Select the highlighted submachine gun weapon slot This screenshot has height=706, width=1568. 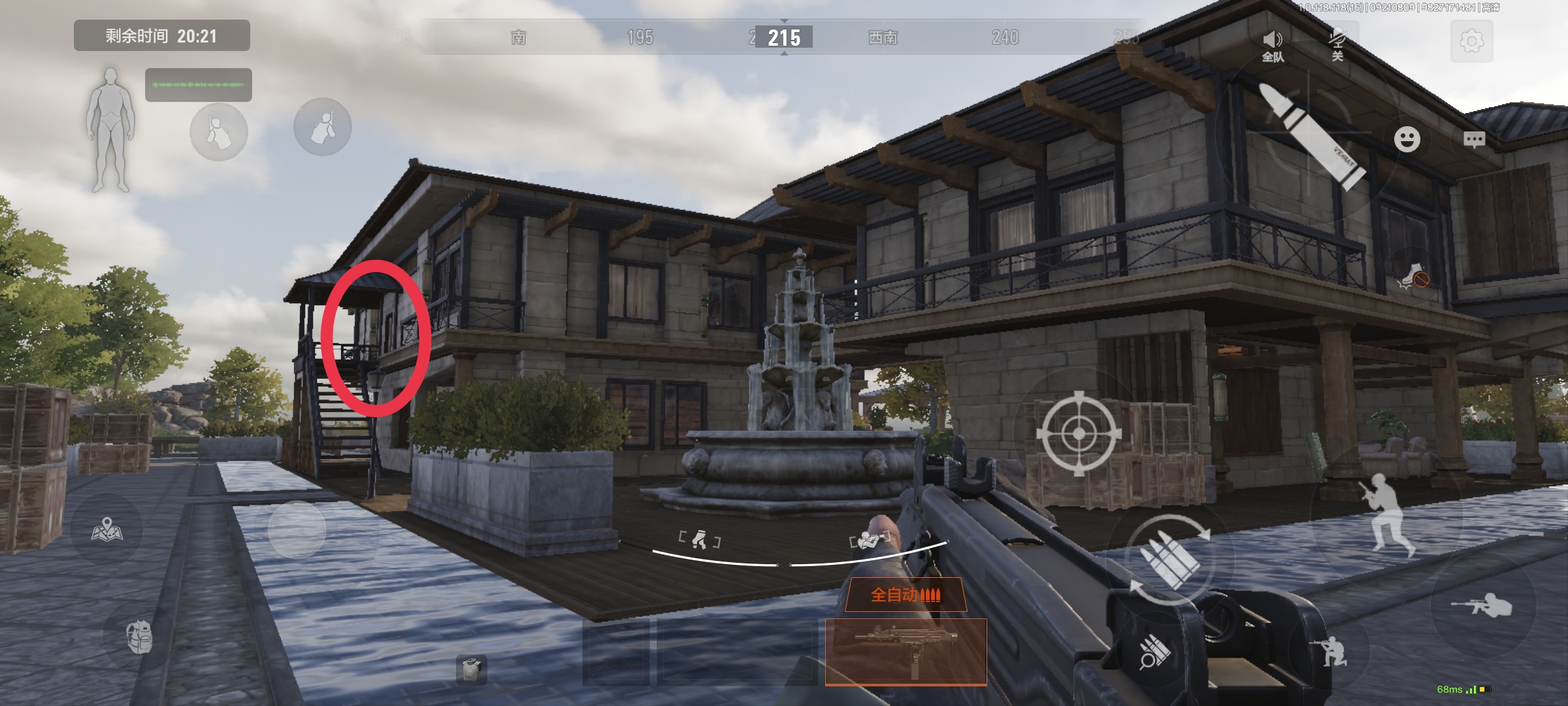pyautogui.click(x=906, y=651)
